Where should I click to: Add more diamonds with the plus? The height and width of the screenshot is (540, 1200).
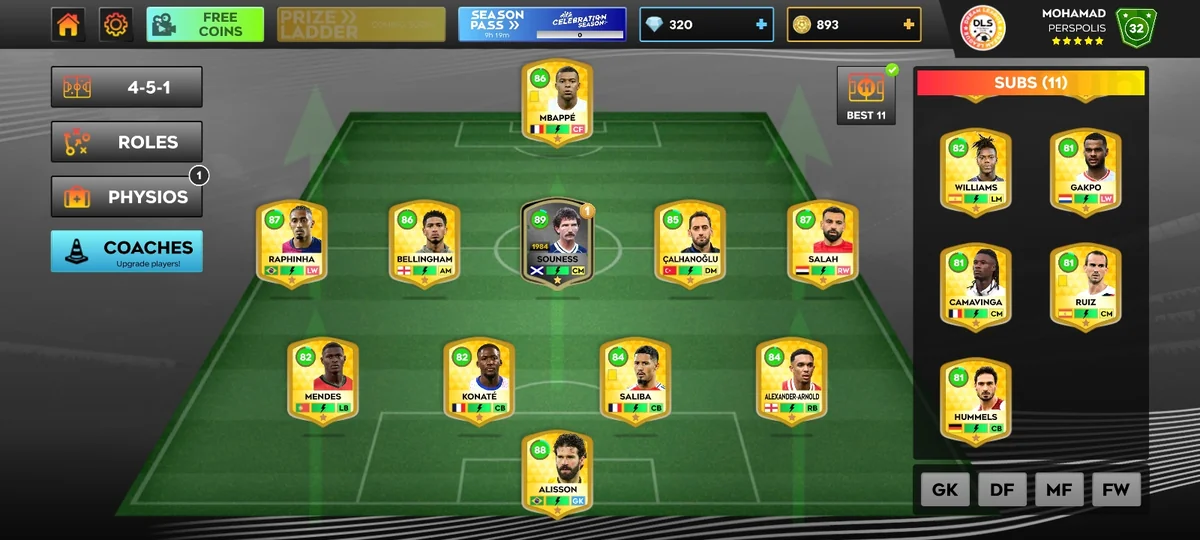point(762,25)
